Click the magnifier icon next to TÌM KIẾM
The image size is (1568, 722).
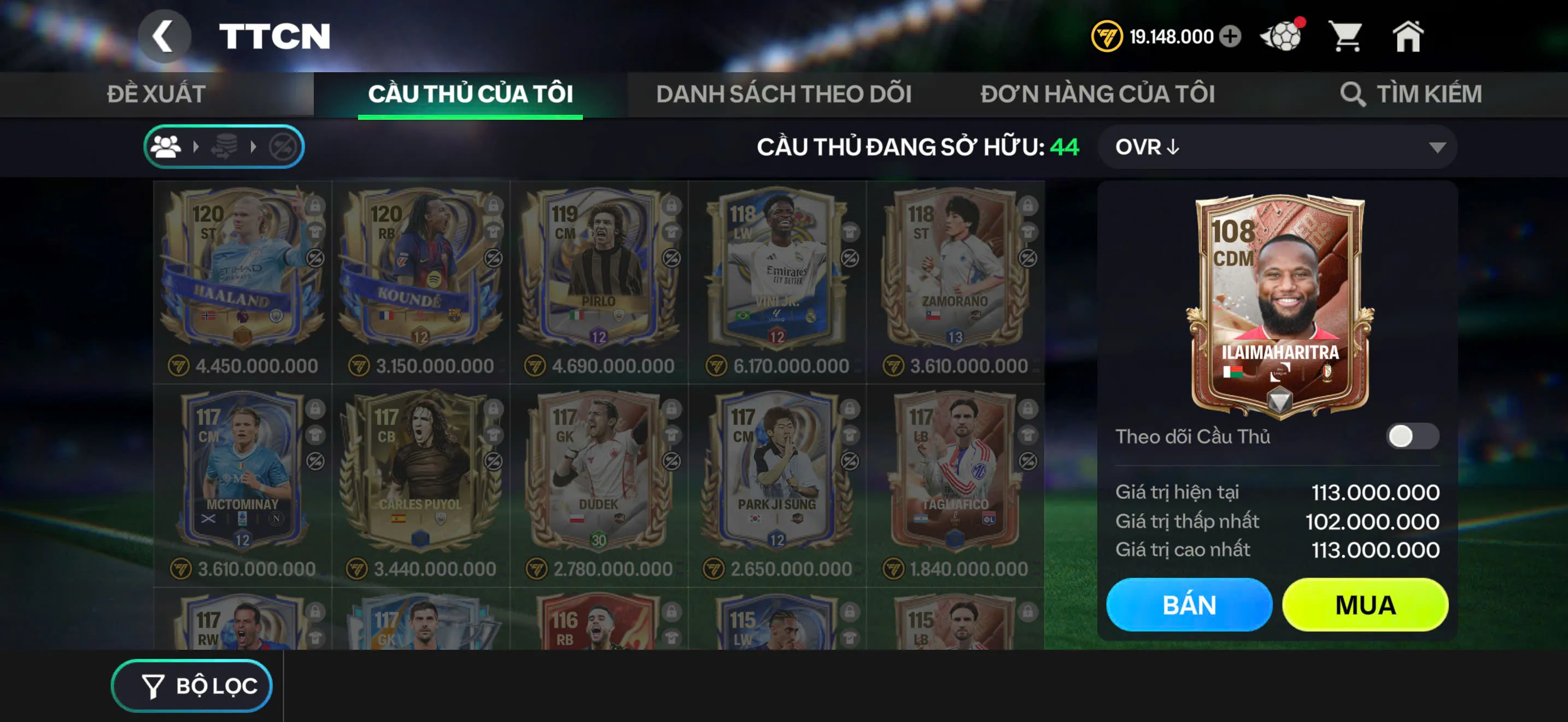1354,95
